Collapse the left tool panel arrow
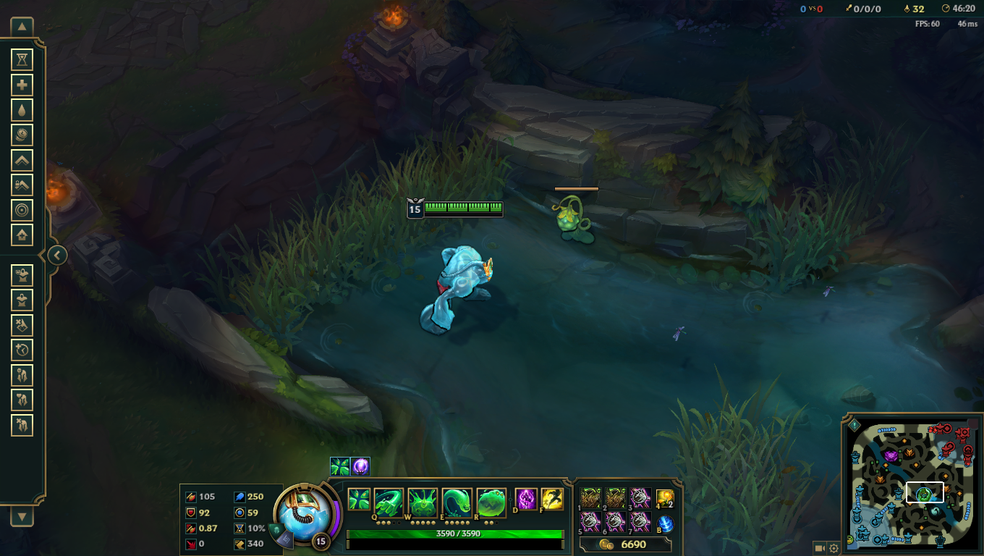This screenshot has height=556, width=984. coord(57,255)
